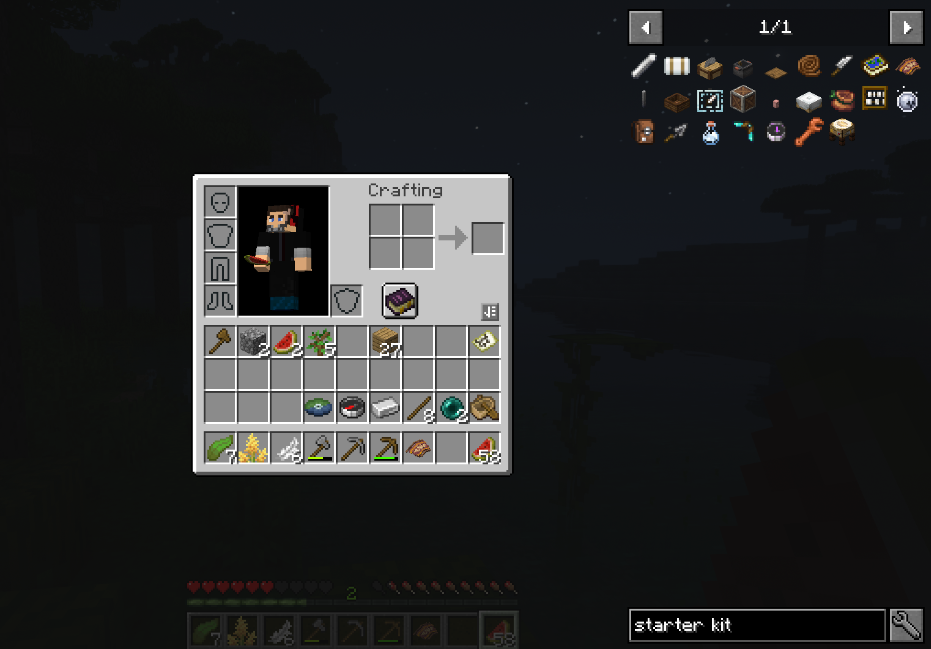This screenshot has height=649, width=931.
Task: Choose the orange wrench in item list
Action: tap(808, 132)
